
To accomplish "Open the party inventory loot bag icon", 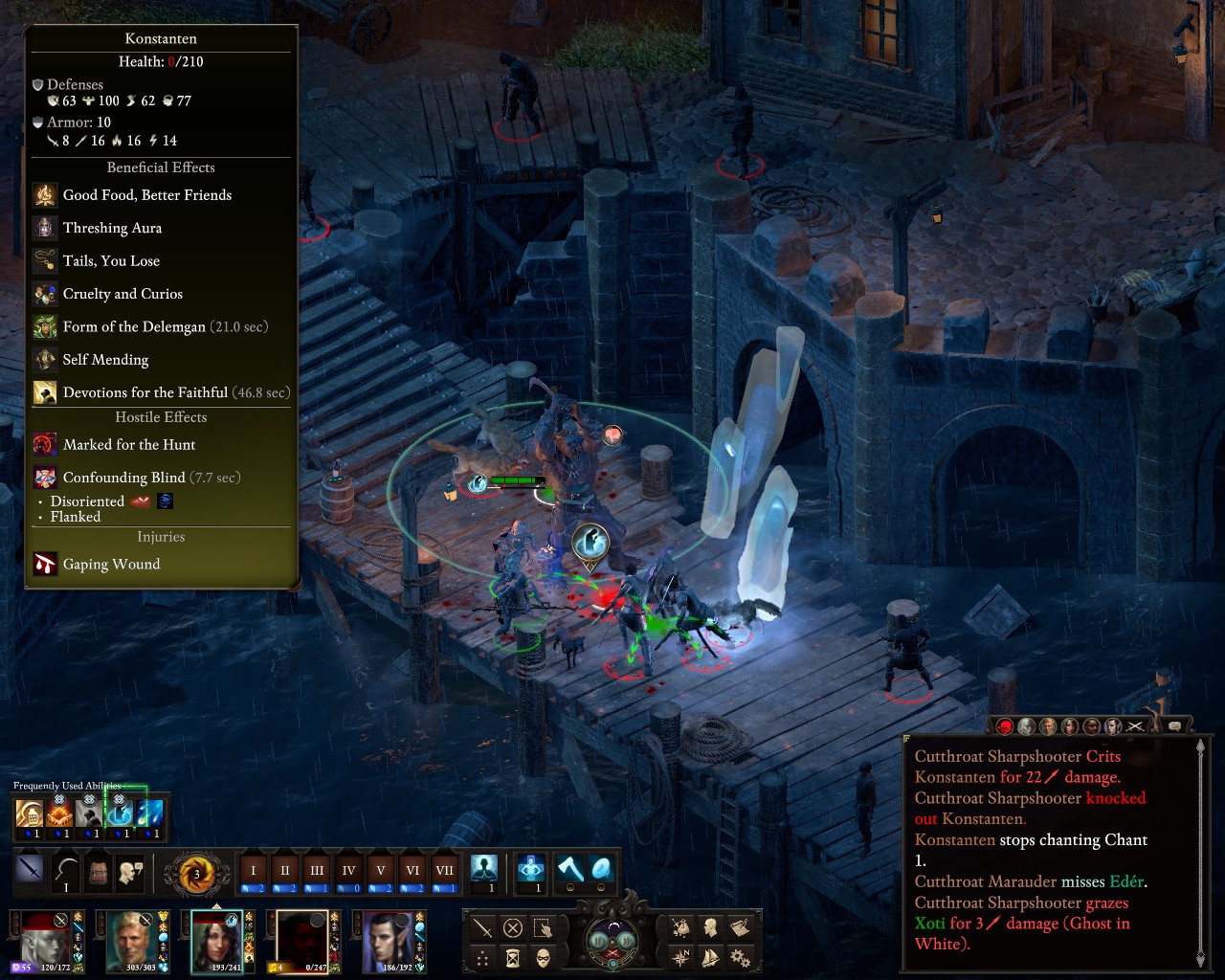I will pos(680,926).
